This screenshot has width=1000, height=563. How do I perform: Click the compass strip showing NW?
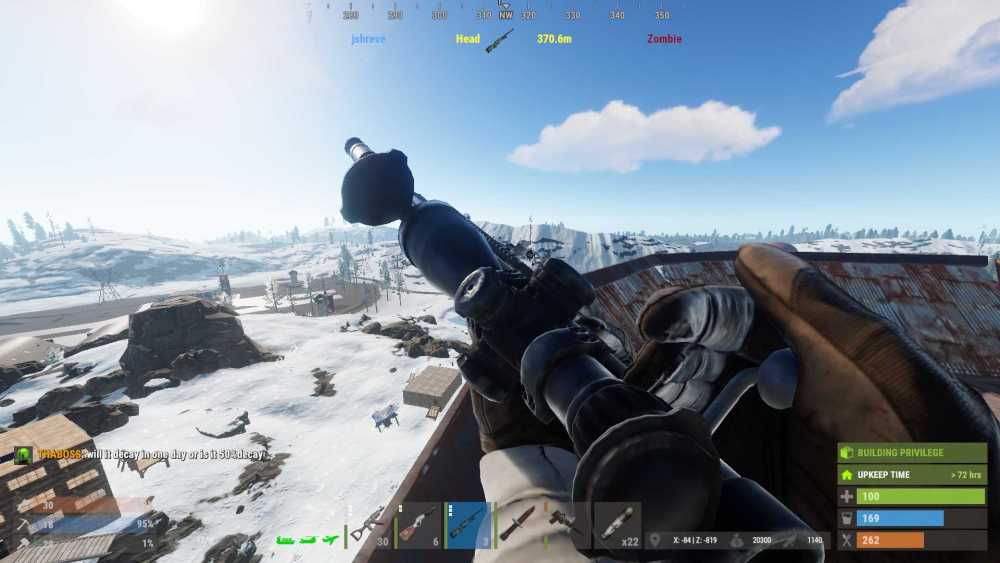coord(506,14)
